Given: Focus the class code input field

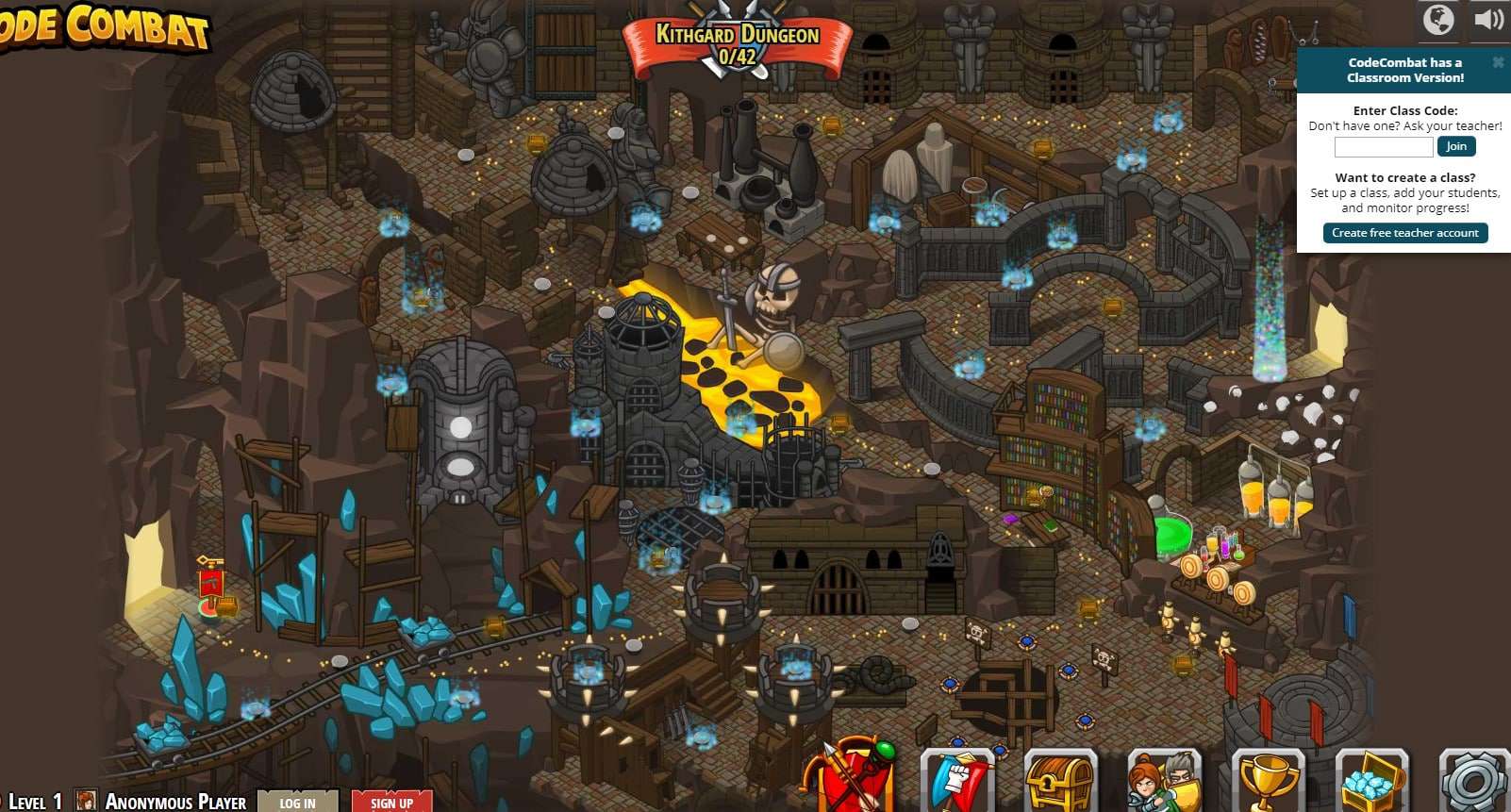Looking at the screenshot, I should pyautogui.click(x=1383, y=147).
